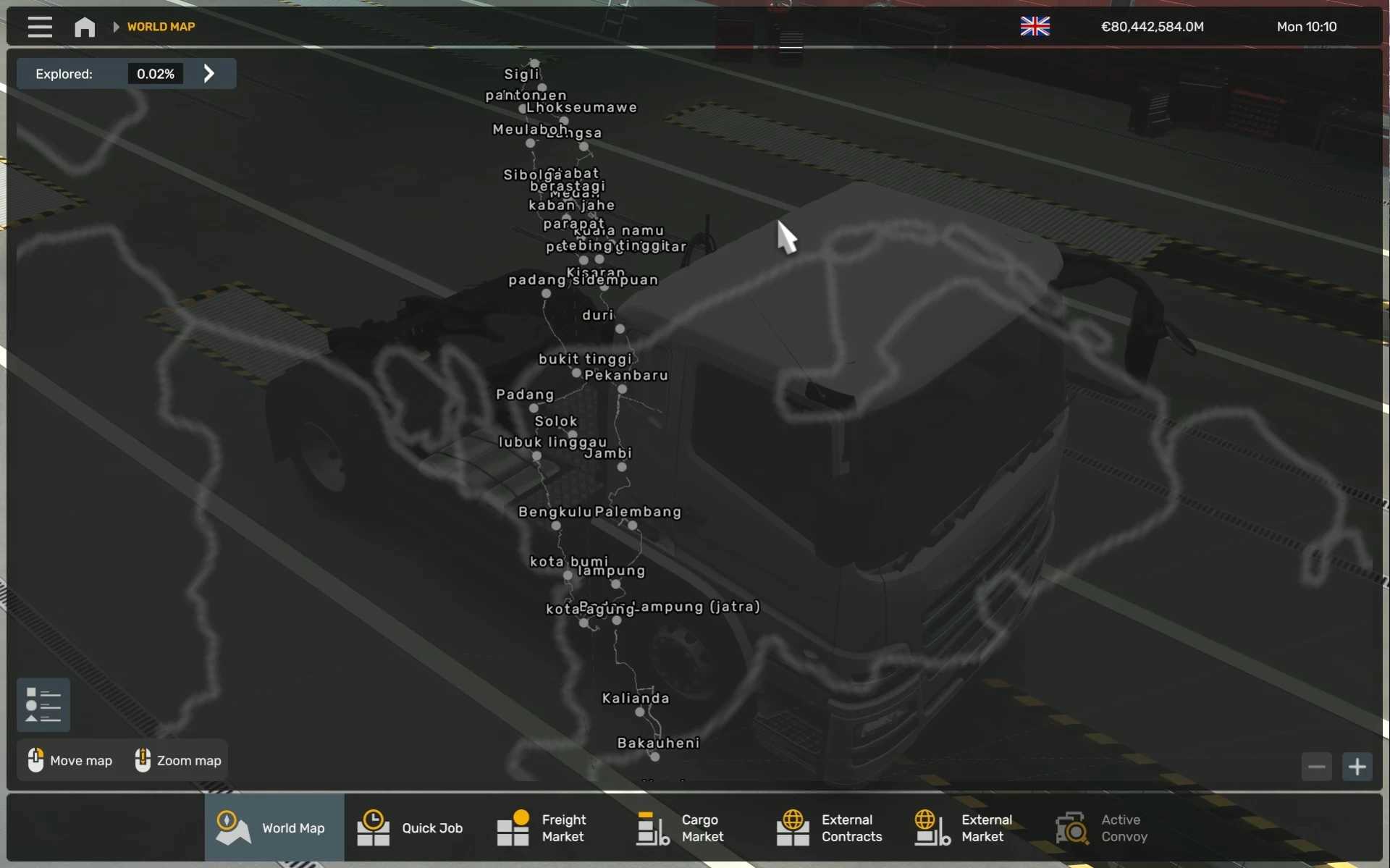Image resolution: width=1390 pixels, height=868 pixels.
Task: Open the map legend list
Action: 43,704
